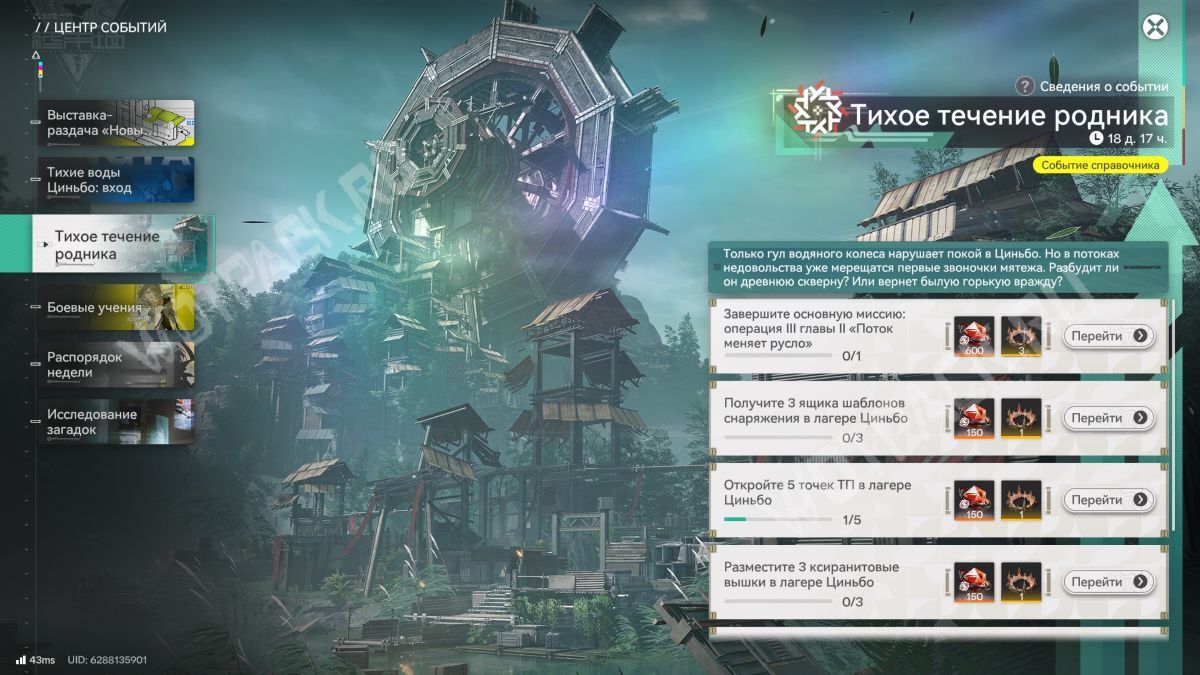Open the "Исследование загадок" event
This screenshot has width=1200, height=675.
(116, 422)
